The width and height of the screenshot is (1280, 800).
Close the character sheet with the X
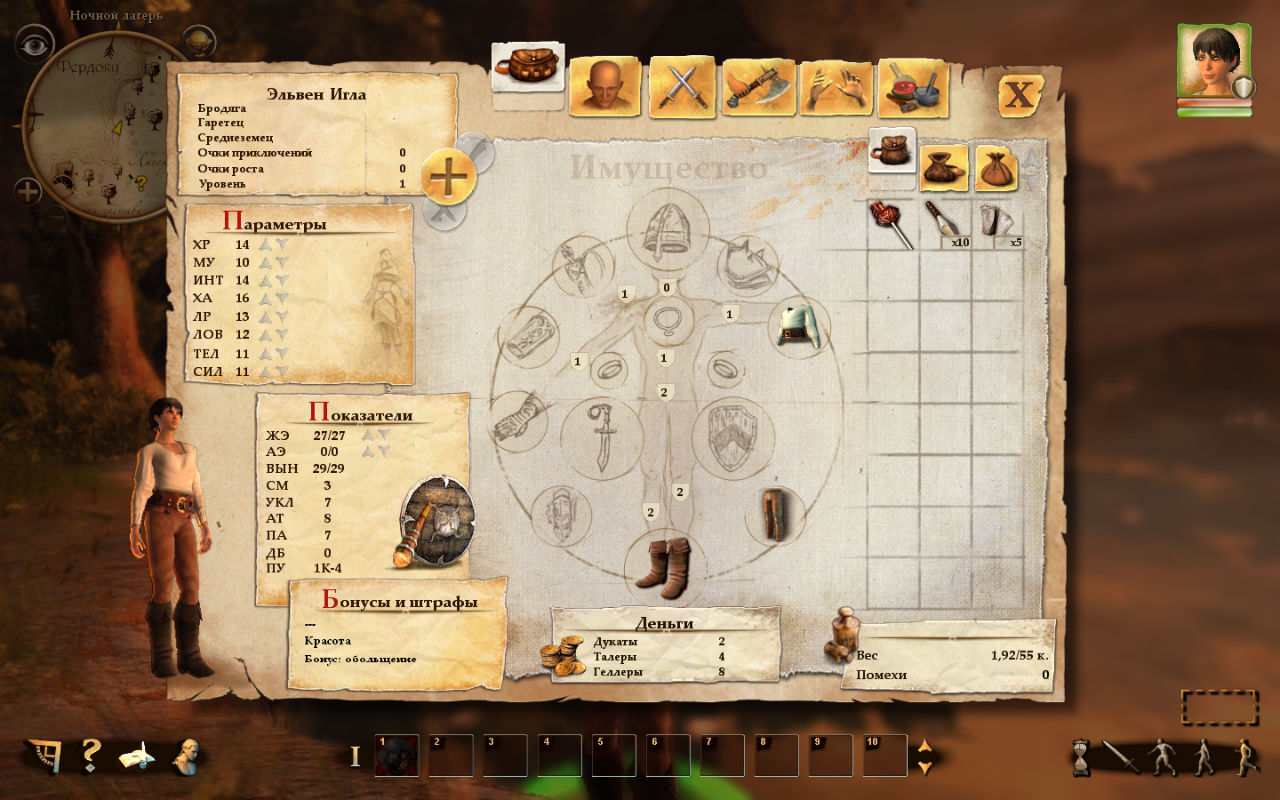click(x=1020, y=96)
